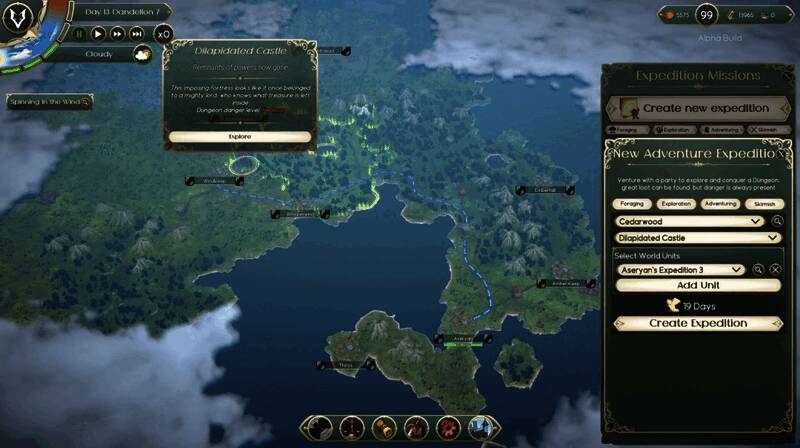The width and height of the screenshot is (800, 448).
Task: Click the Add Unit button
Action: [x=697, y=285]
